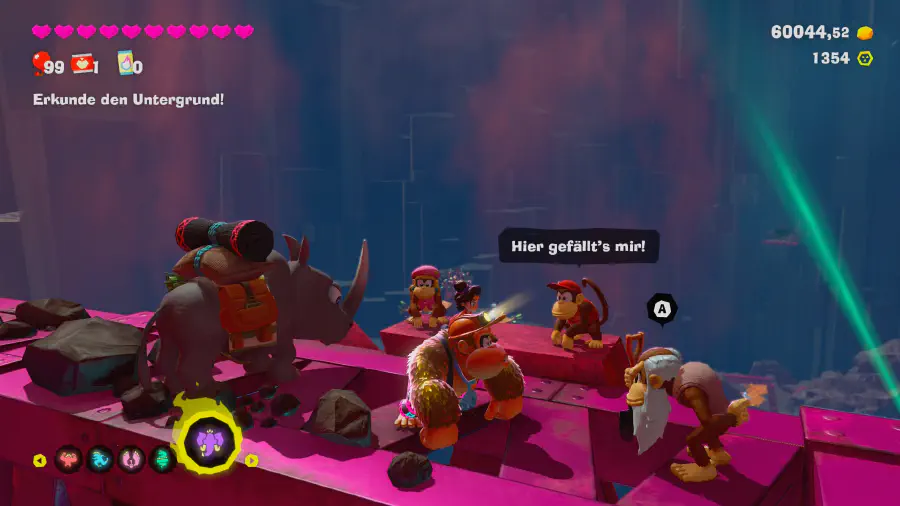Screen dimensions: 900x506
Task: Click the yellow right arrow beside the transformations
Action: [251, 461]
